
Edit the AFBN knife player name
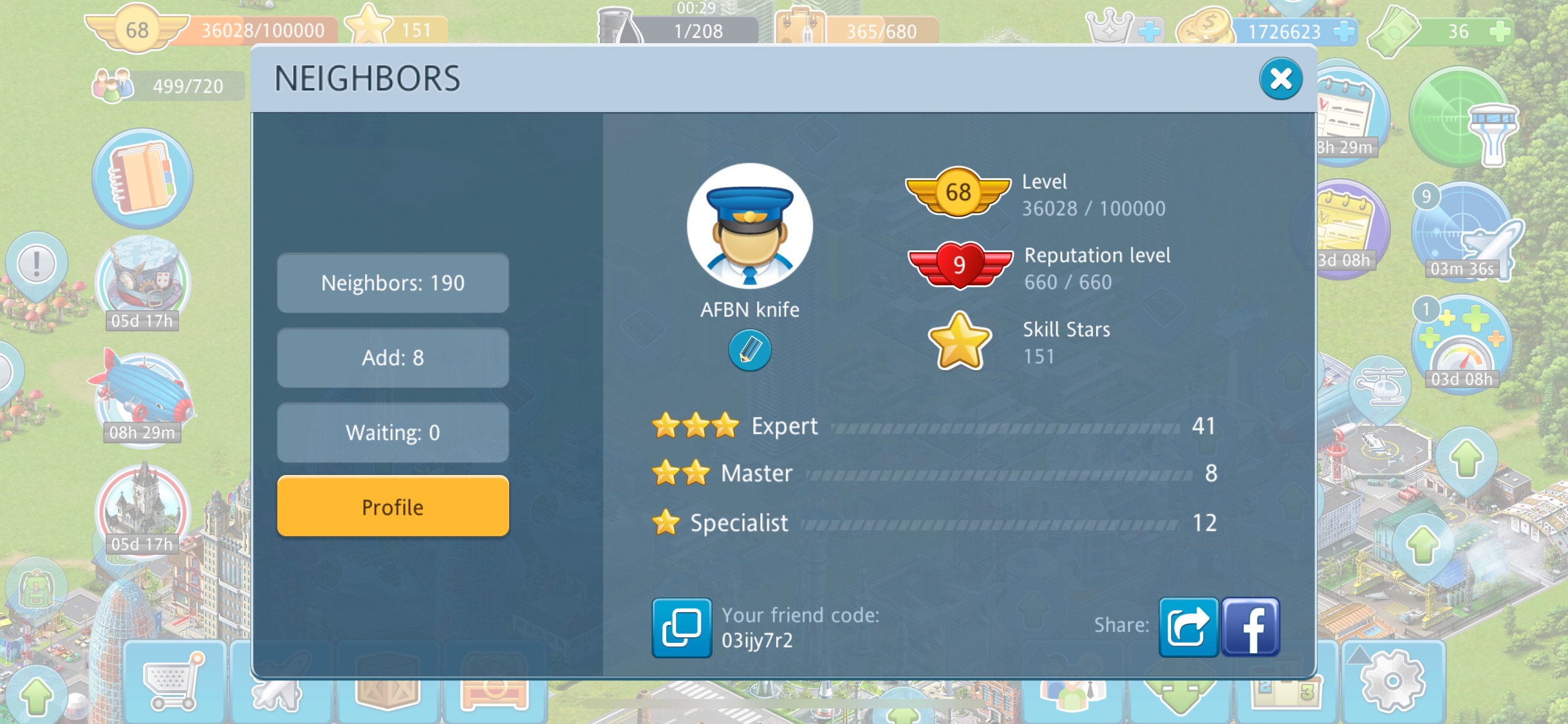tap(749, 351)
